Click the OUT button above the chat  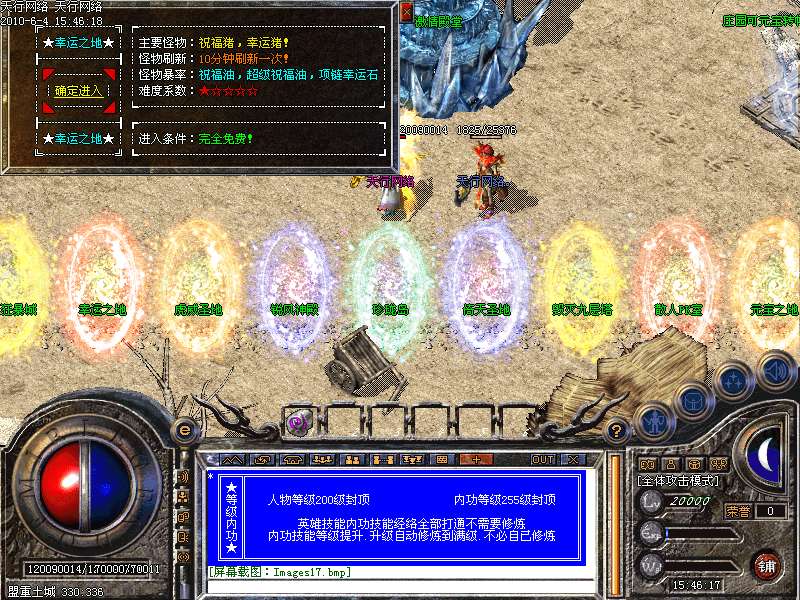click(x=542, y=459)
